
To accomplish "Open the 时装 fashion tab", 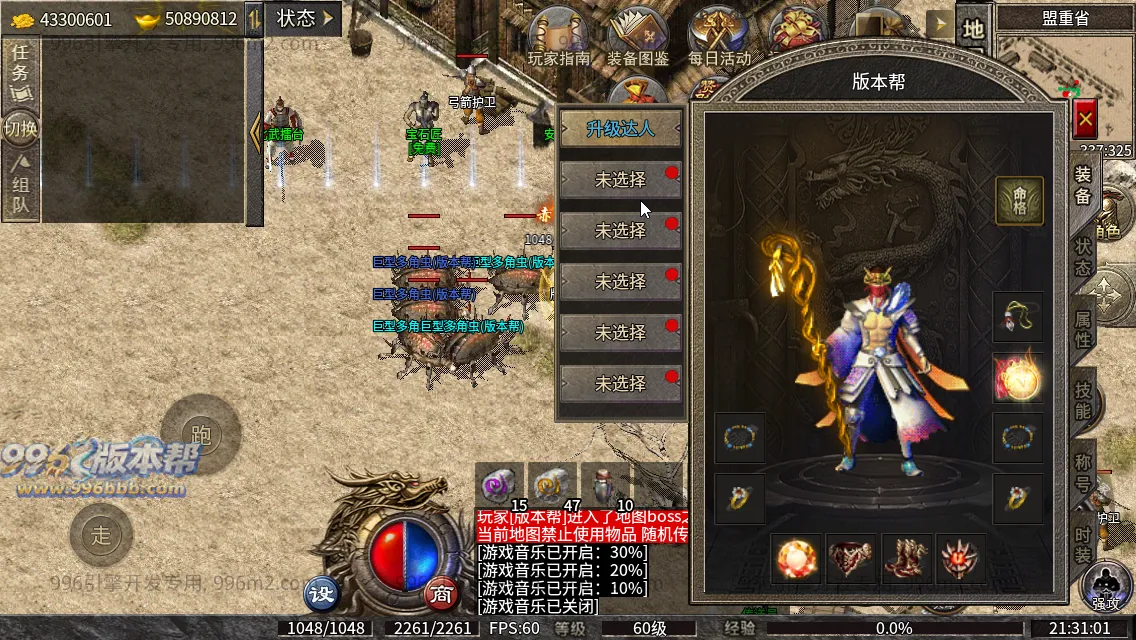I will click(x=1083, y=542).
